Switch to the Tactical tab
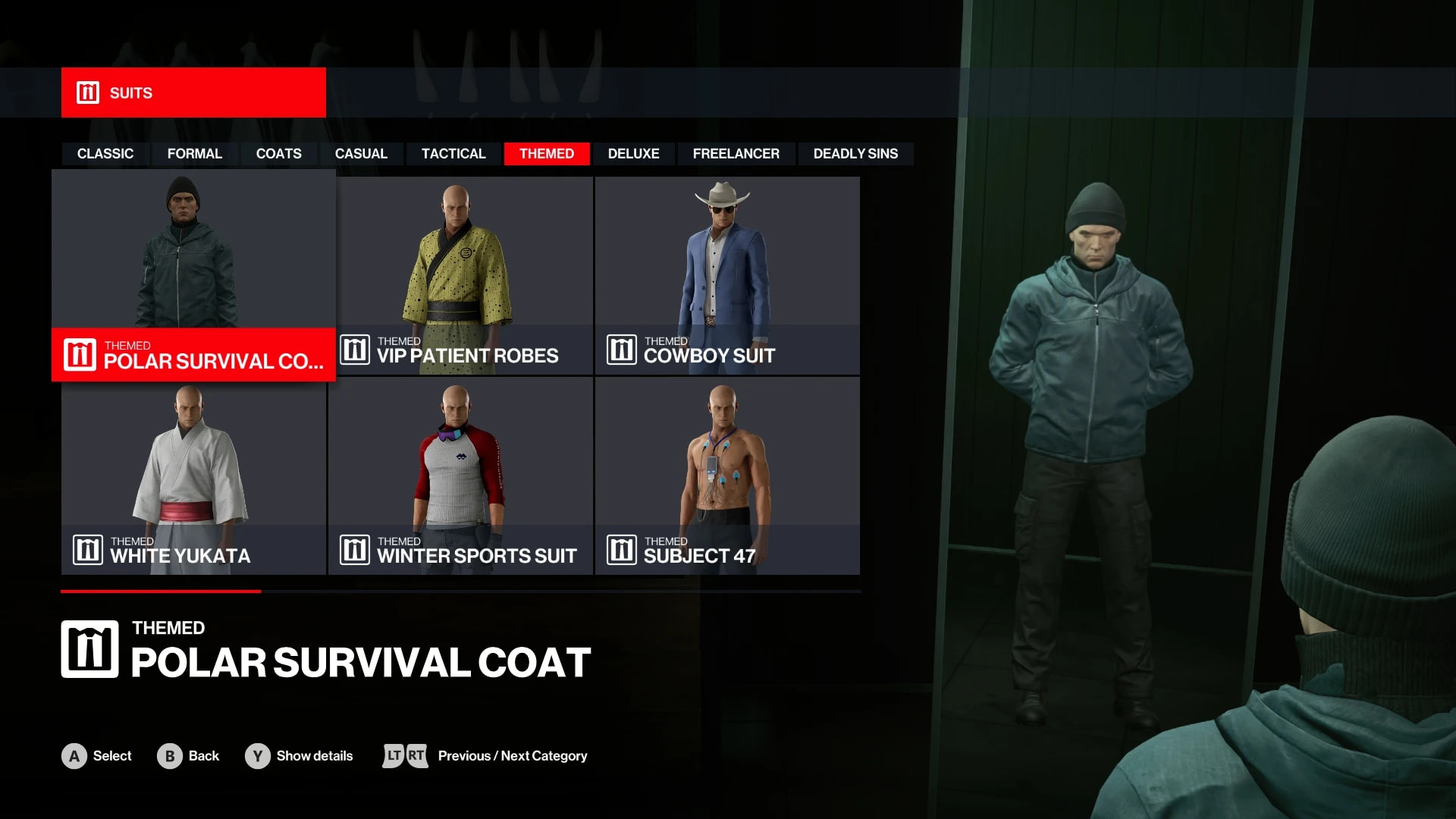1456x819 pixels. coord(453,154)
